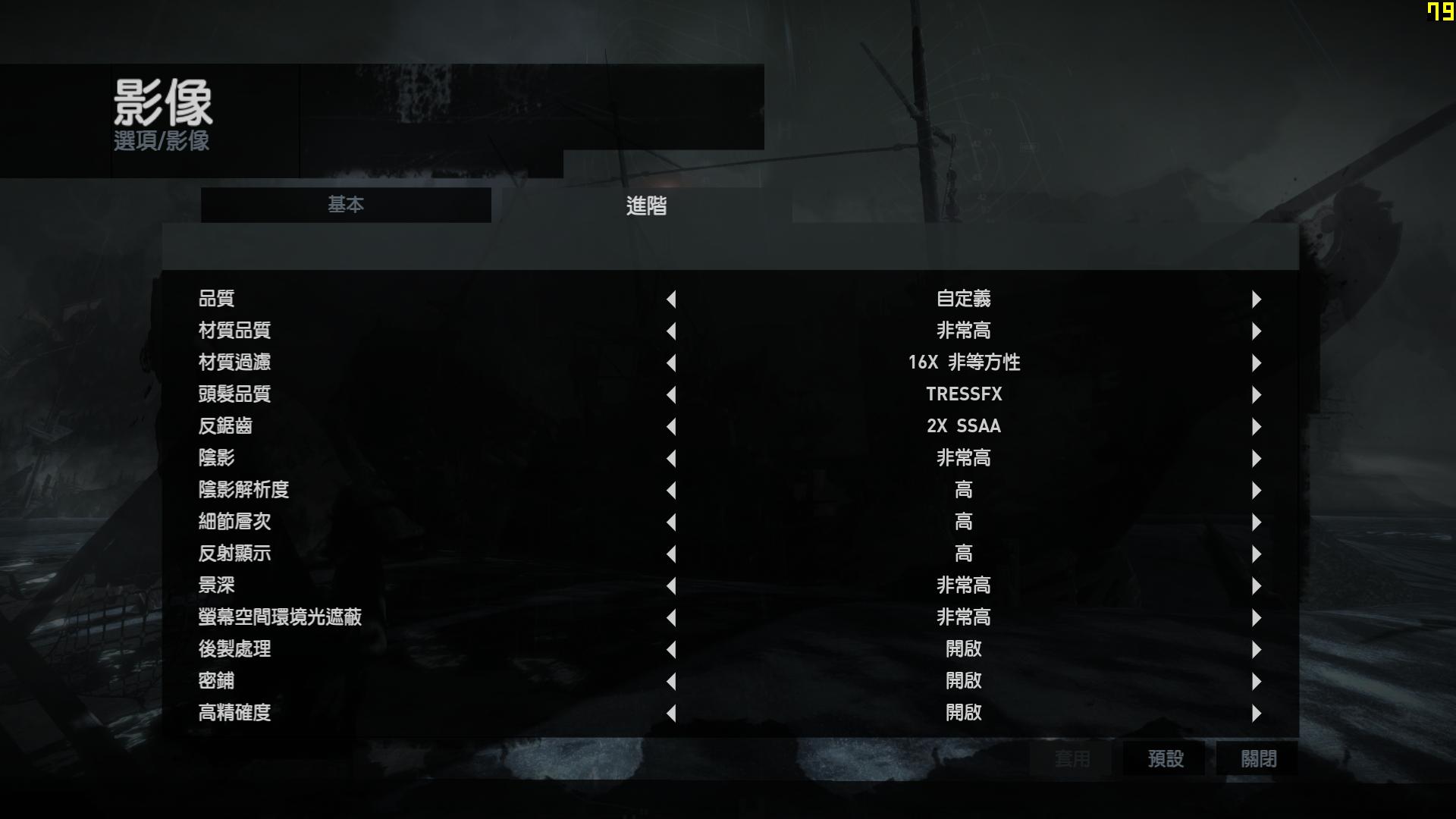This screenshot has height=819, width=1456.
Task: 切換到「基本」設定分頁
Action: (346, 205)
